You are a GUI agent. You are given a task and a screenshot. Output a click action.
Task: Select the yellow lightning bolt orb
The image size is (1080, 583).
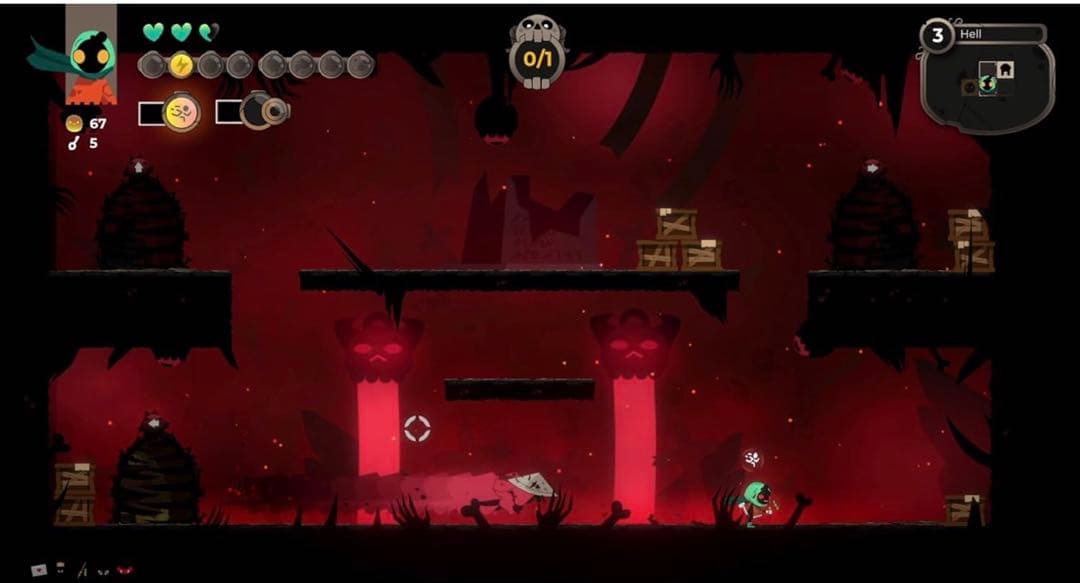point(182,66)
